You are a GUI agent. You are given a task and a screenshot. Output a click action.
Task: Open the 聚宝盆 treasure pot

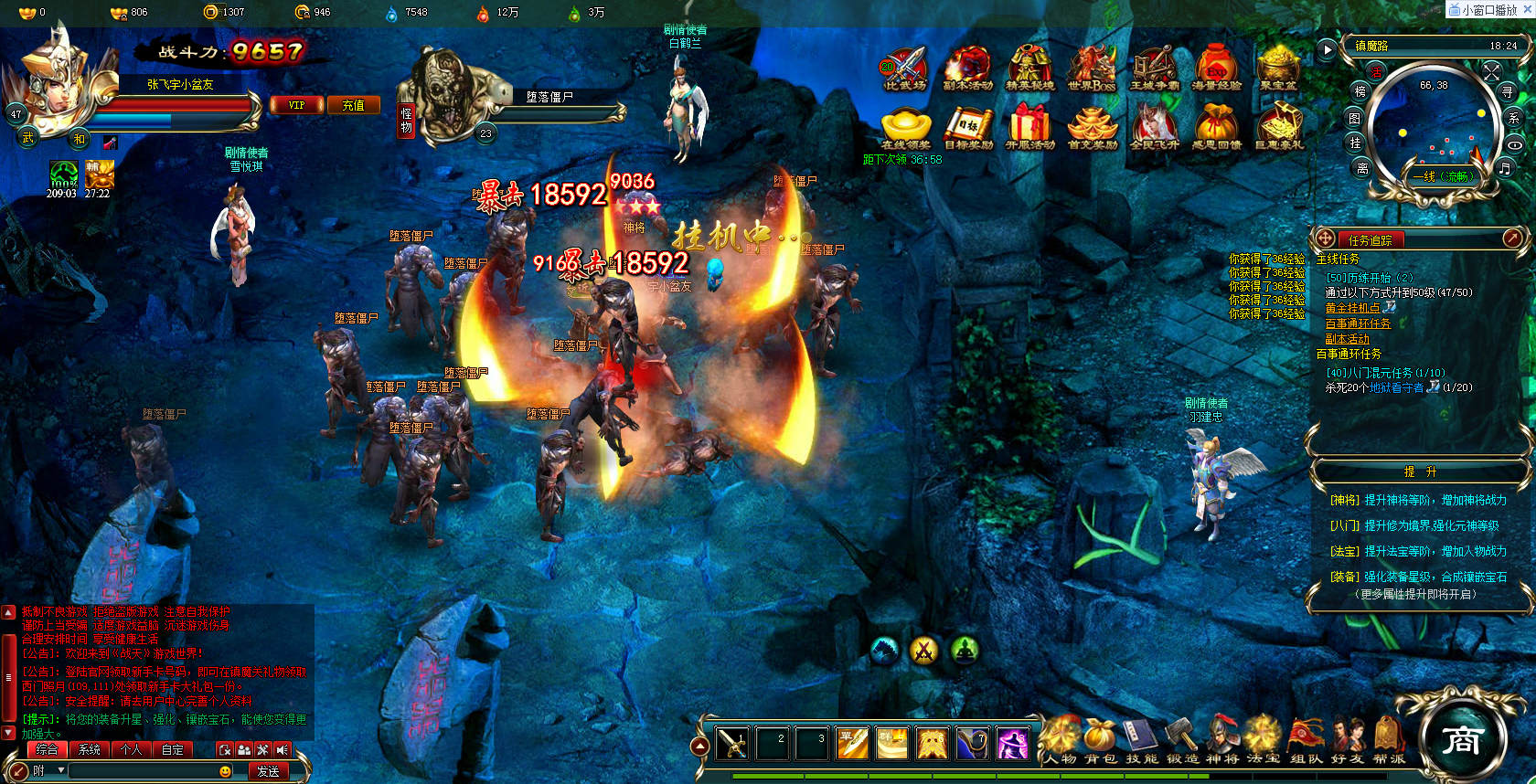tap(1278, 69)
